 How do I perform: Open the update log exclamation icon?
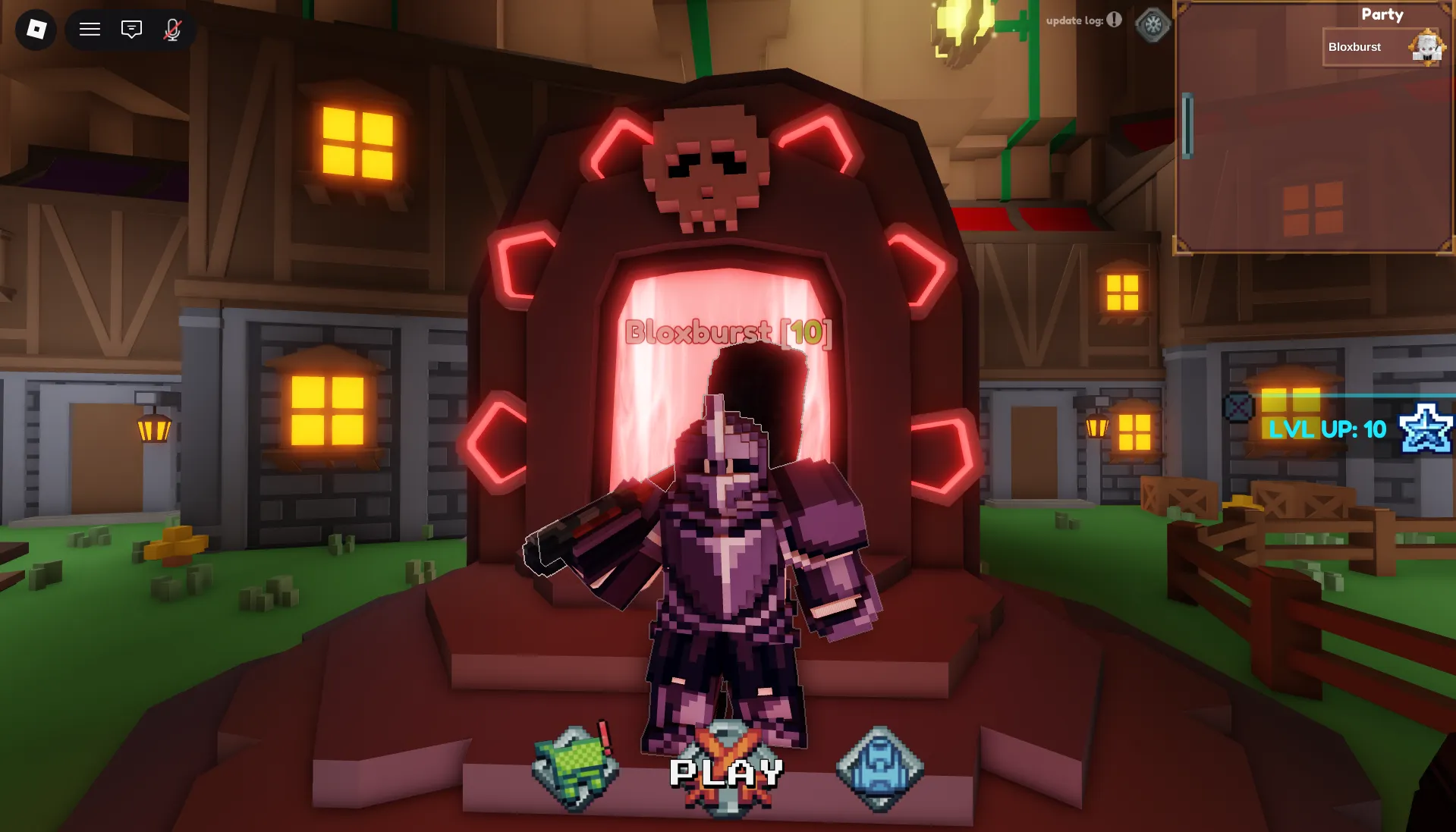point(1112,21)
